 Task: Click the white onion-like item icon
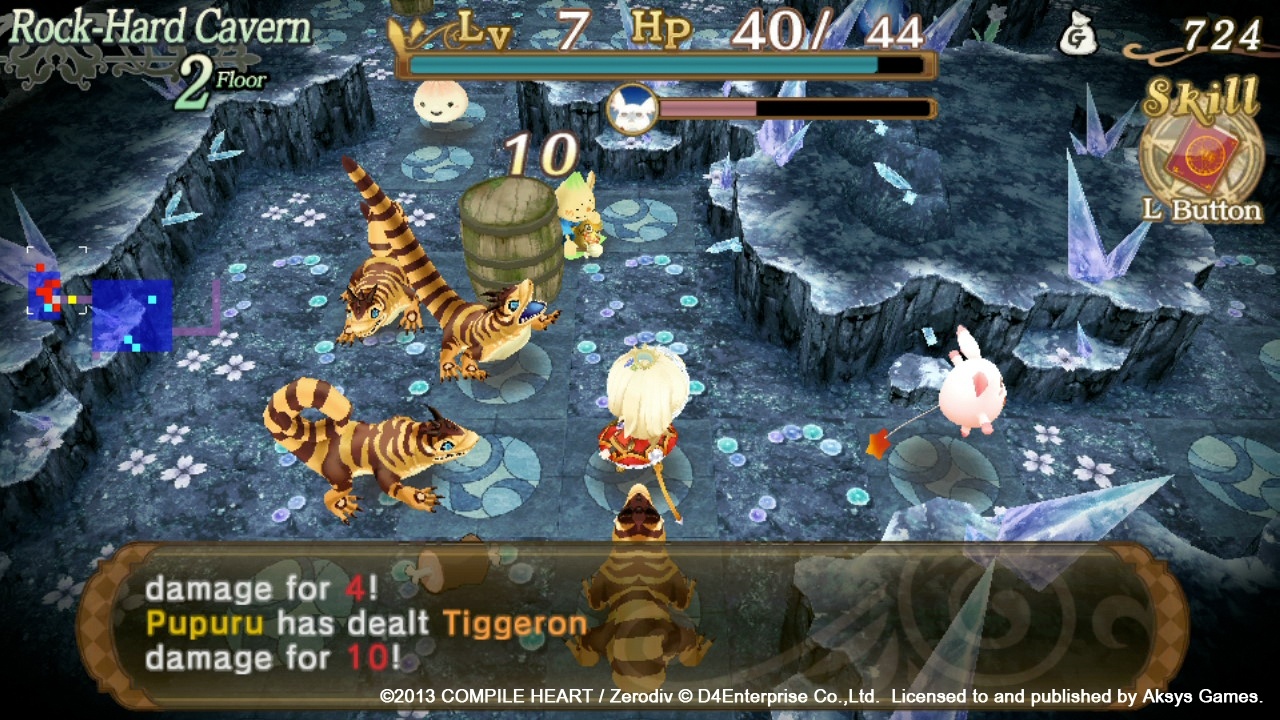point(441,104)
